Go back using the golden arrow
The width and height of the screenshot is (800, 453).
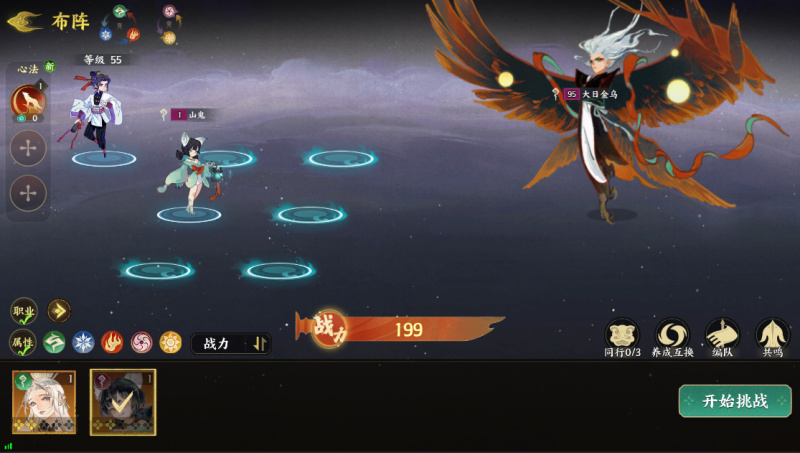pos(24,21)
